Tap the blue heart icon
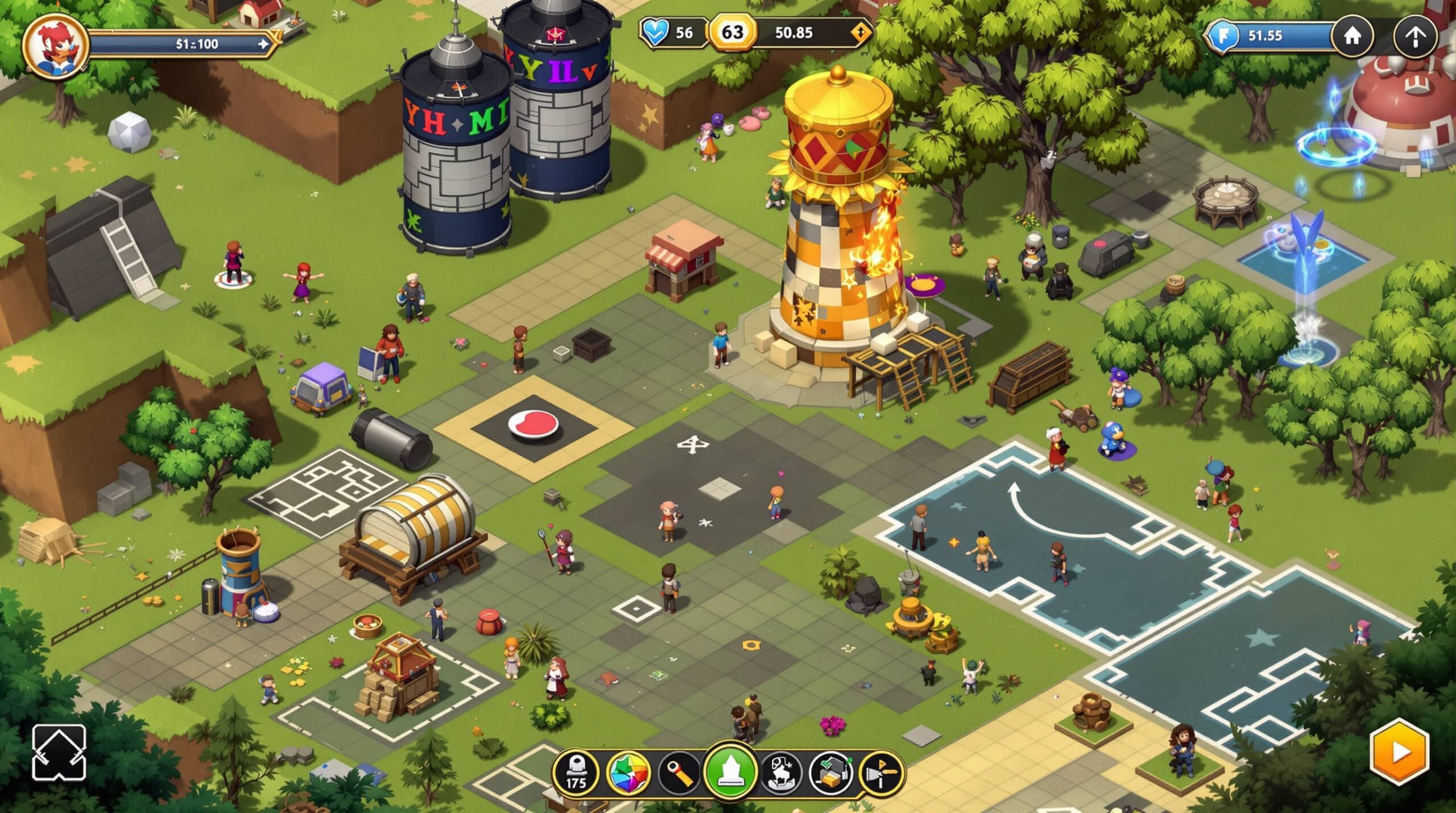The height and width of the screenshot is (813, 1456). (656, 32)
